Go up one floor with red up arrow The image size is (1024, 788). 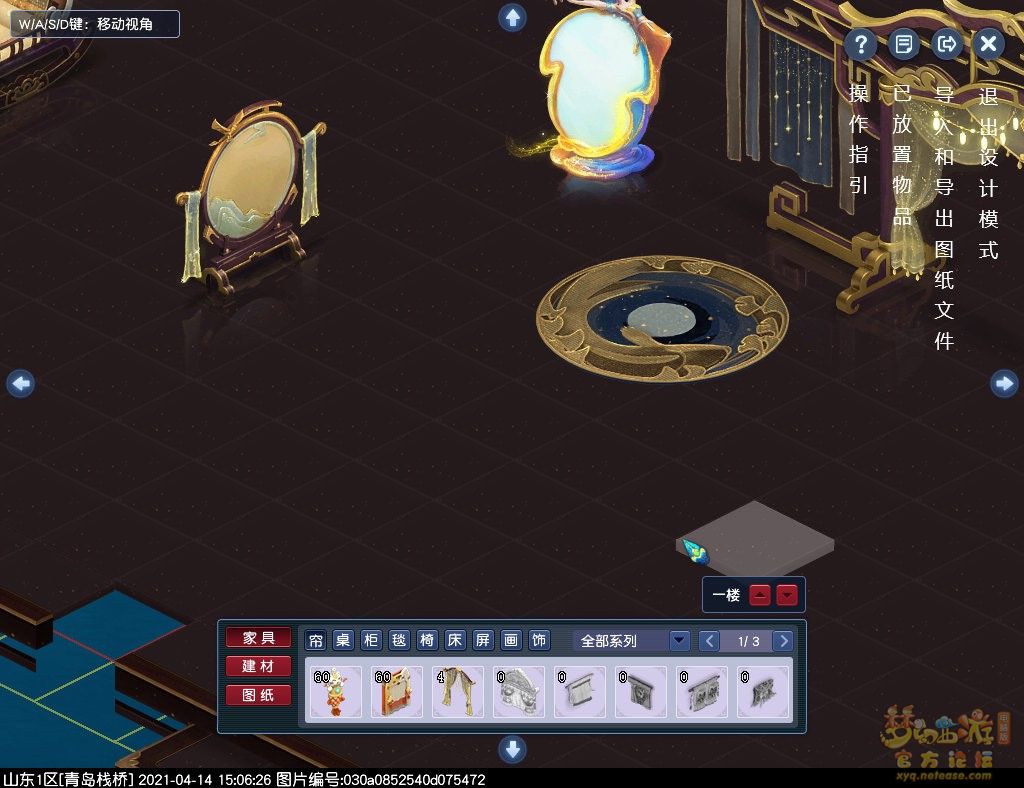[x=761, y=595]
